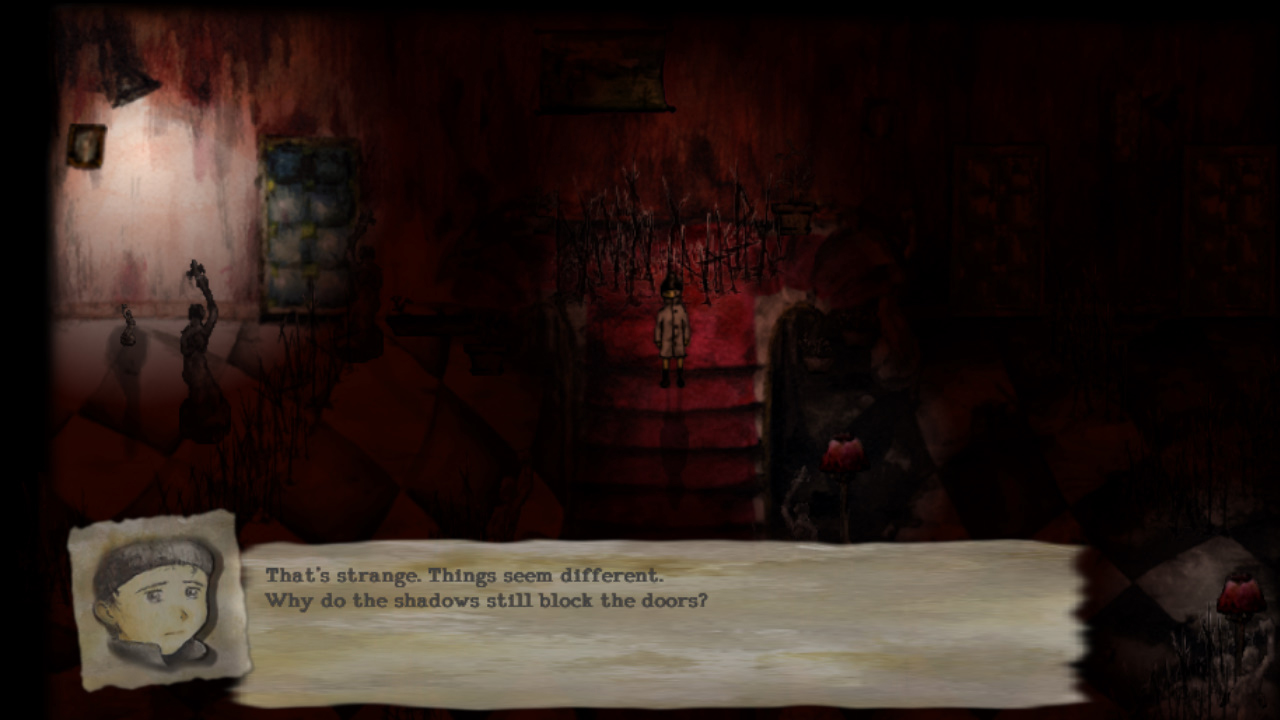Click the glowing red rose near the staircase

click(x=843, y=450)
